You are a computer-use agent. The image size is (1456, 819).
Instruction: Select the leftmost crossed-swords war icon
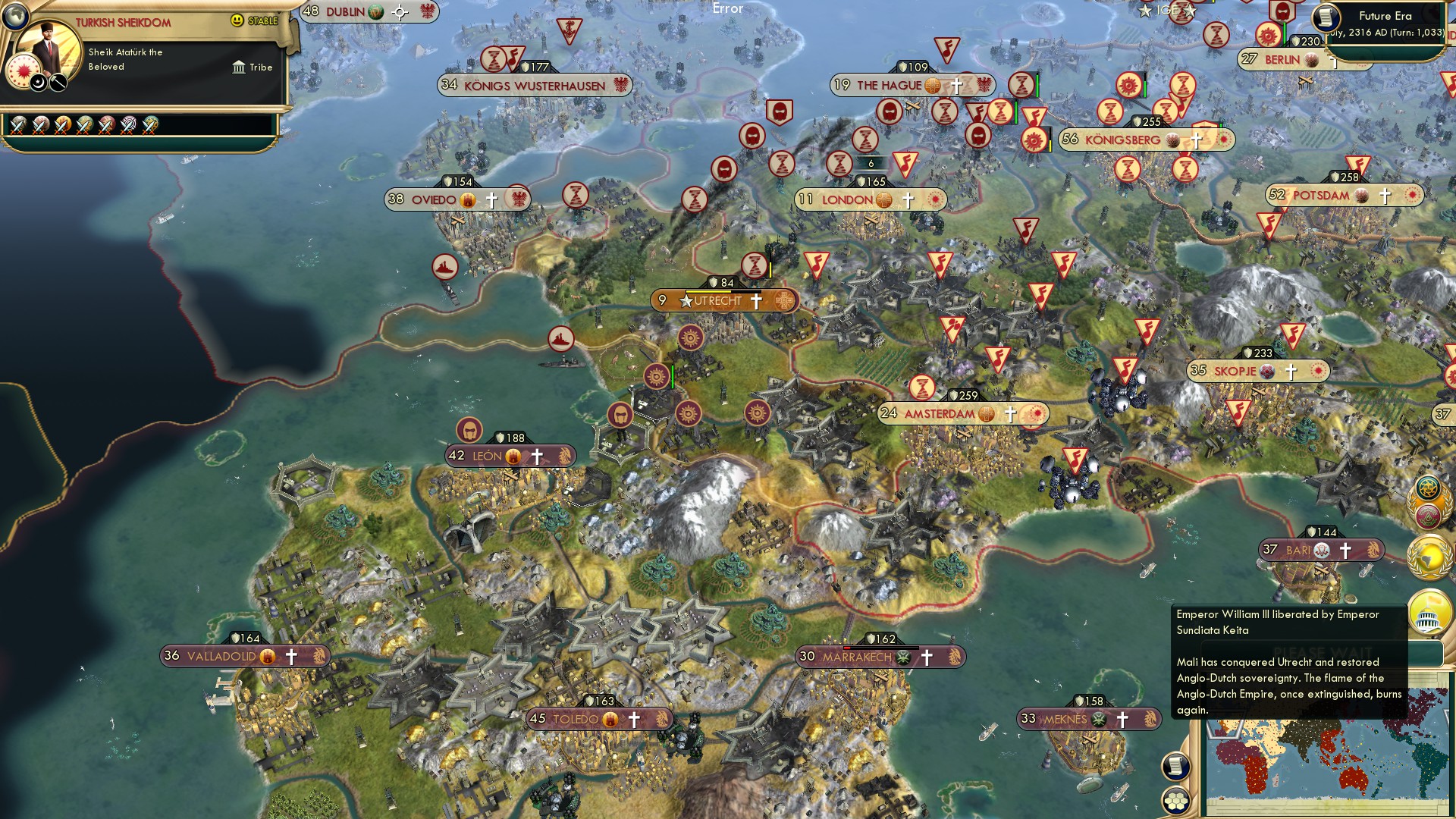pyautogui.click(x=17, y=124)
